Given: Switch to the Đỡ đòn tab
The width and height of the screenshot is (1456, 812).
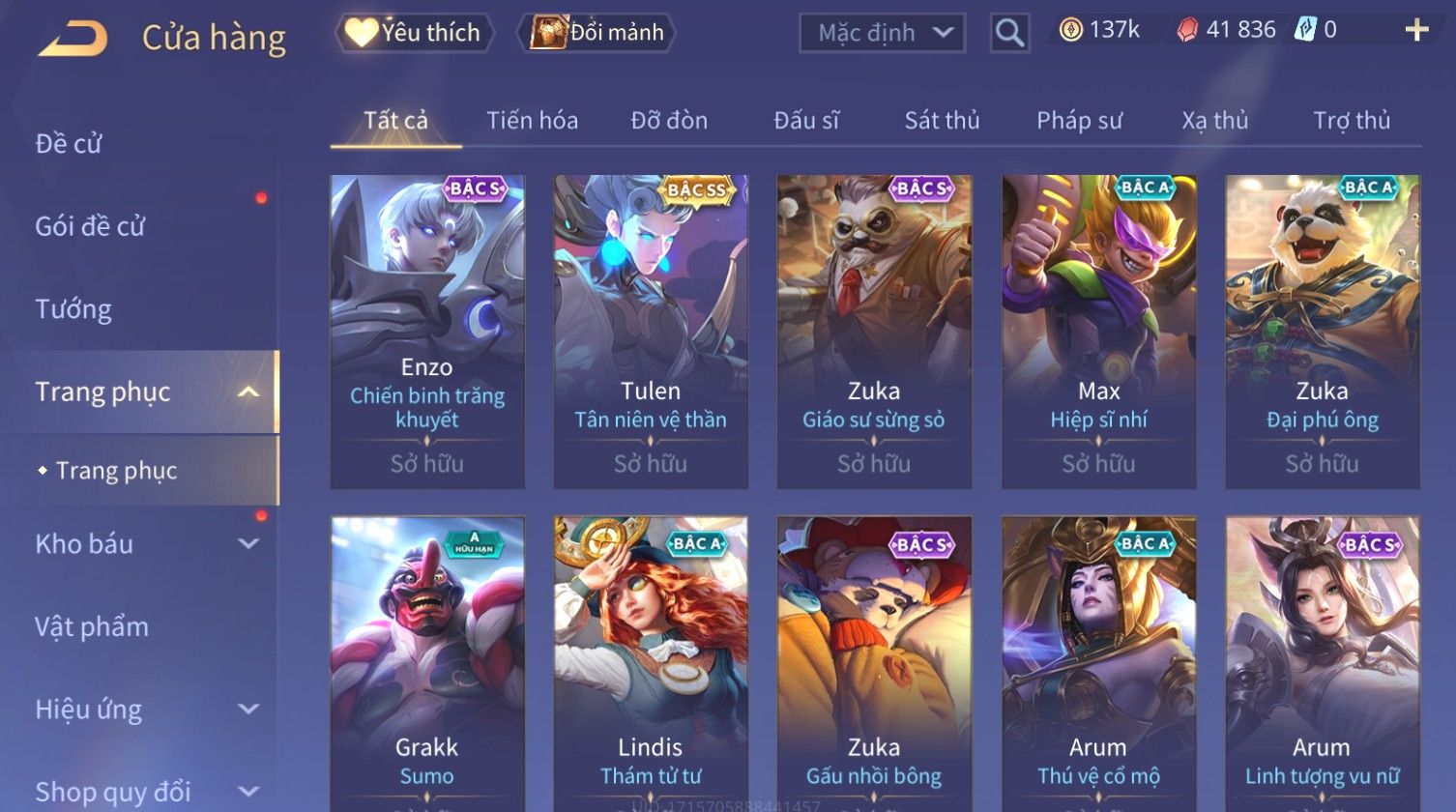Looking at the screenshot, I should point(669,121).
